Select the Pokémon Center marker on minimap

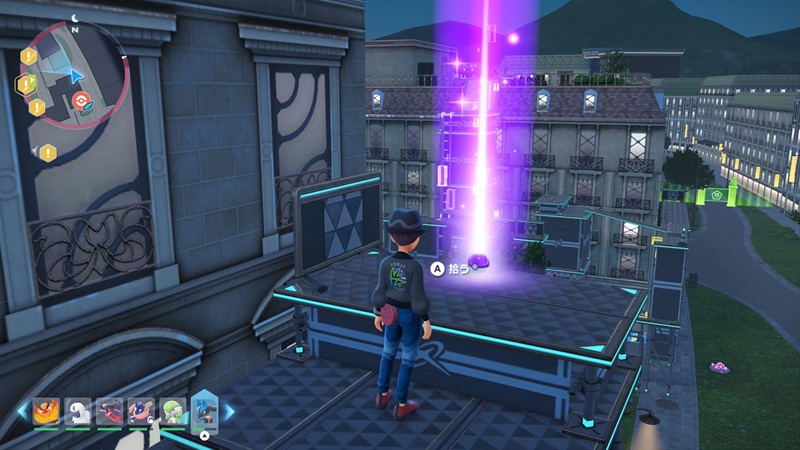click(x=84, y=100)
